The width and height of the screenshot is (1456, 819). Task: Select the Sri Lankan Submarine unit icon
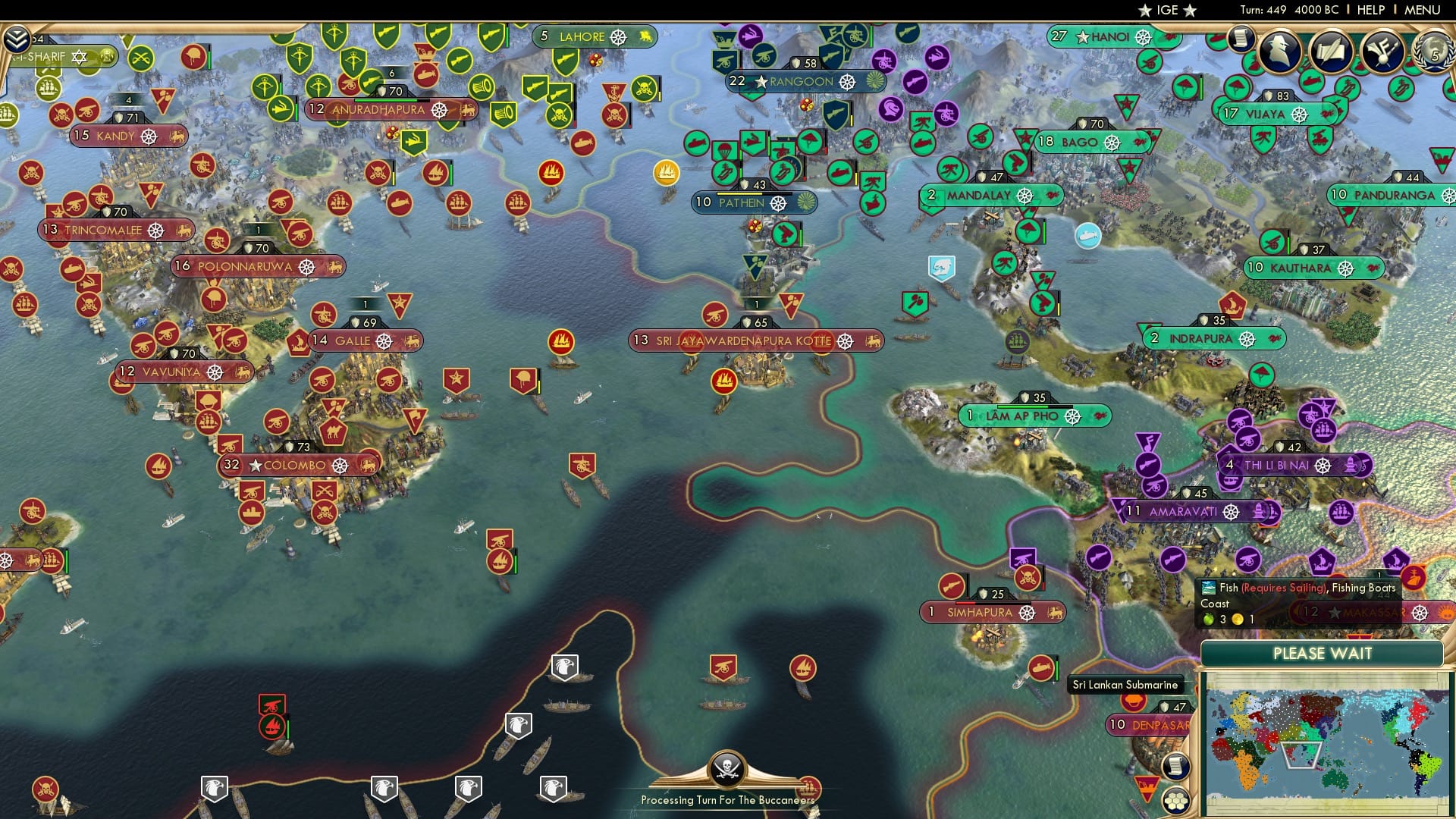(x=1040, y=667)
